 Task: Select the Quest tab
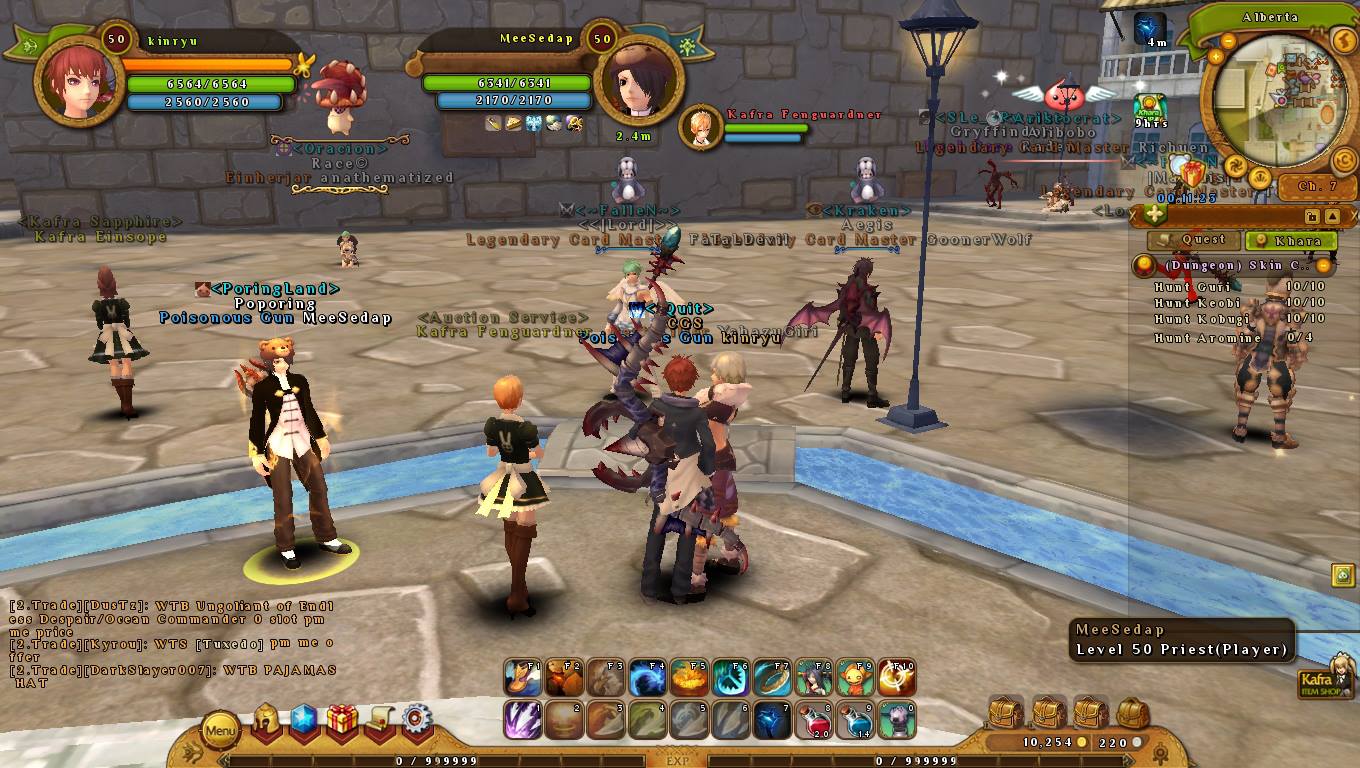[x=1196, y=240]
